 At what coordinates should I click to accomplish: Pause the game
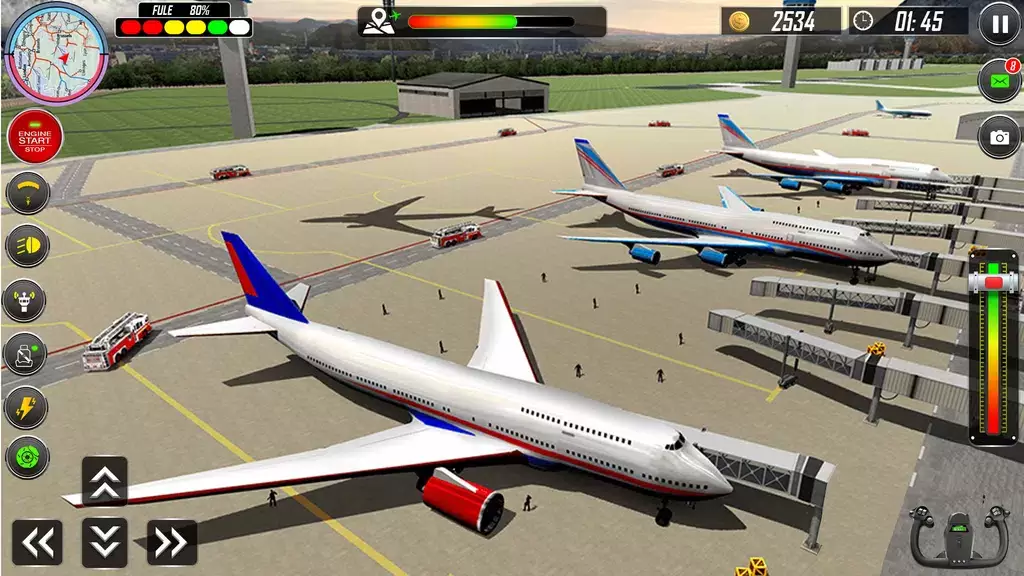coord(999,23)
